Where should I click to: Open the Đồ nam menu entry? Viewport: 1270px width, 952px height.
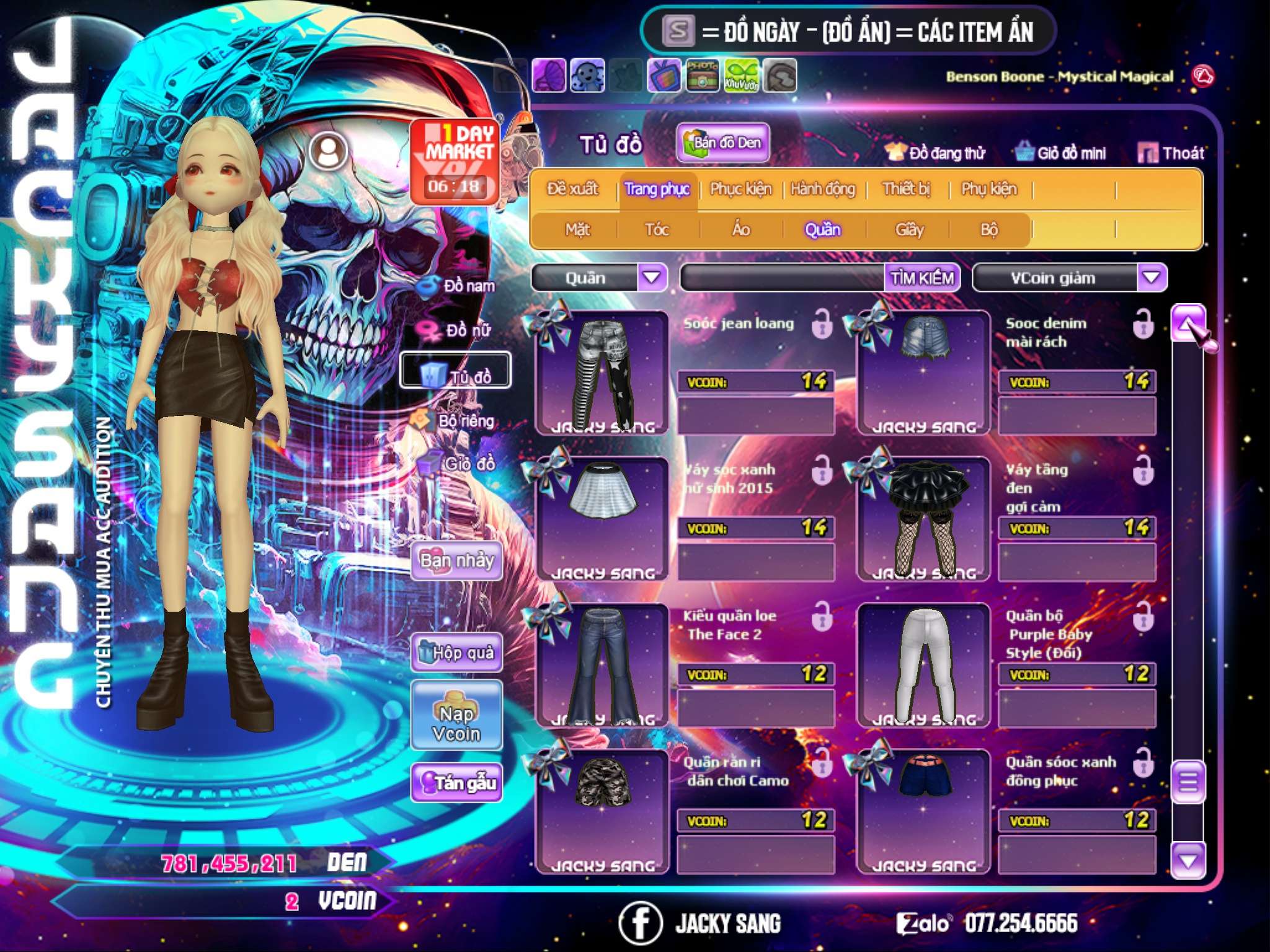coord(458,286)
